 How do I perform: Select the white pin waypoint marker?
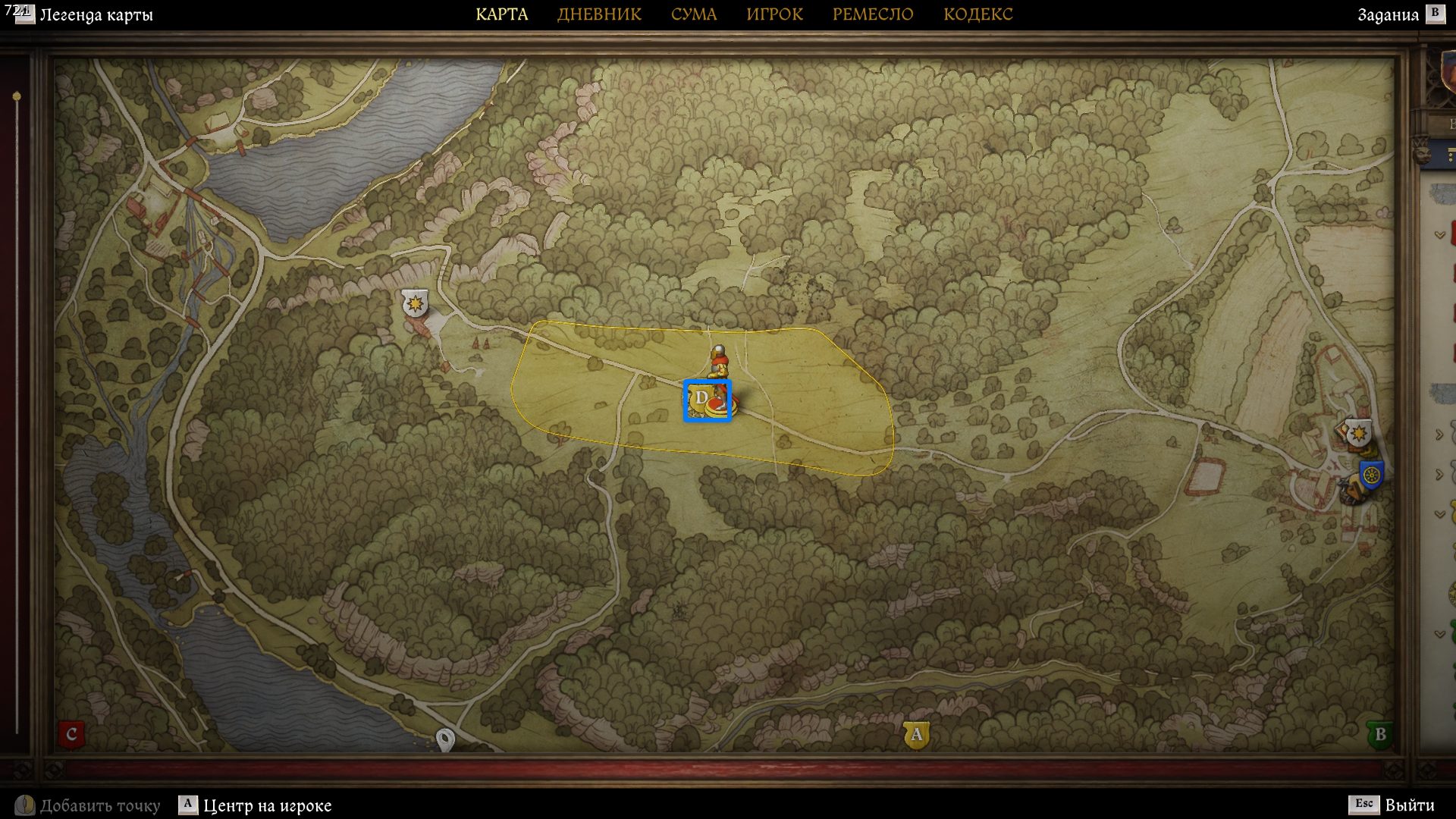coord(445,739)
